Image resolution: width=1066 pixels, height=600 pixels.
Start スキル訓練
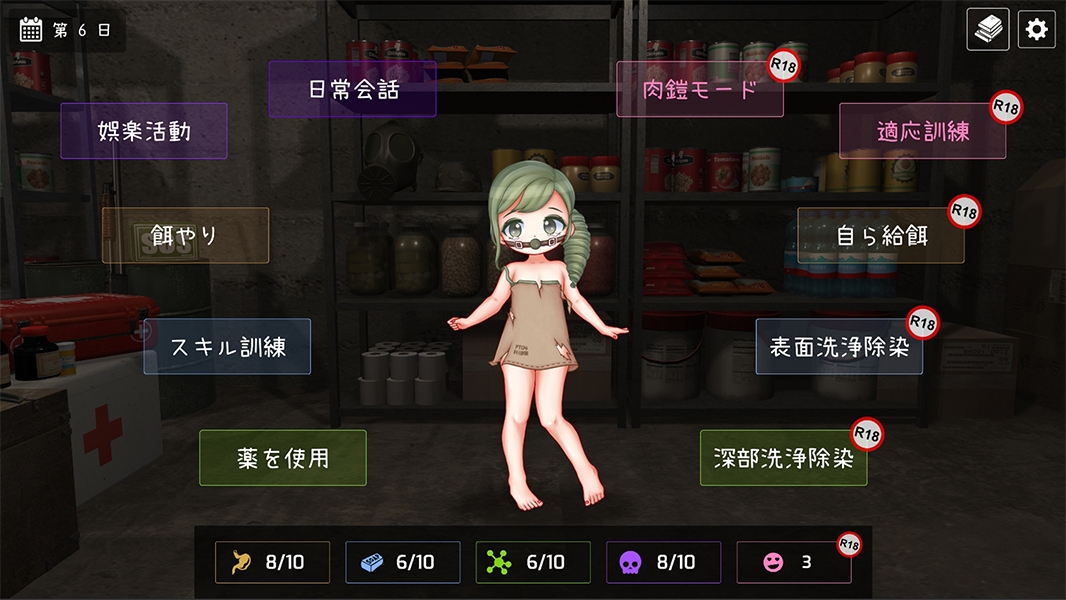point(227,347)
